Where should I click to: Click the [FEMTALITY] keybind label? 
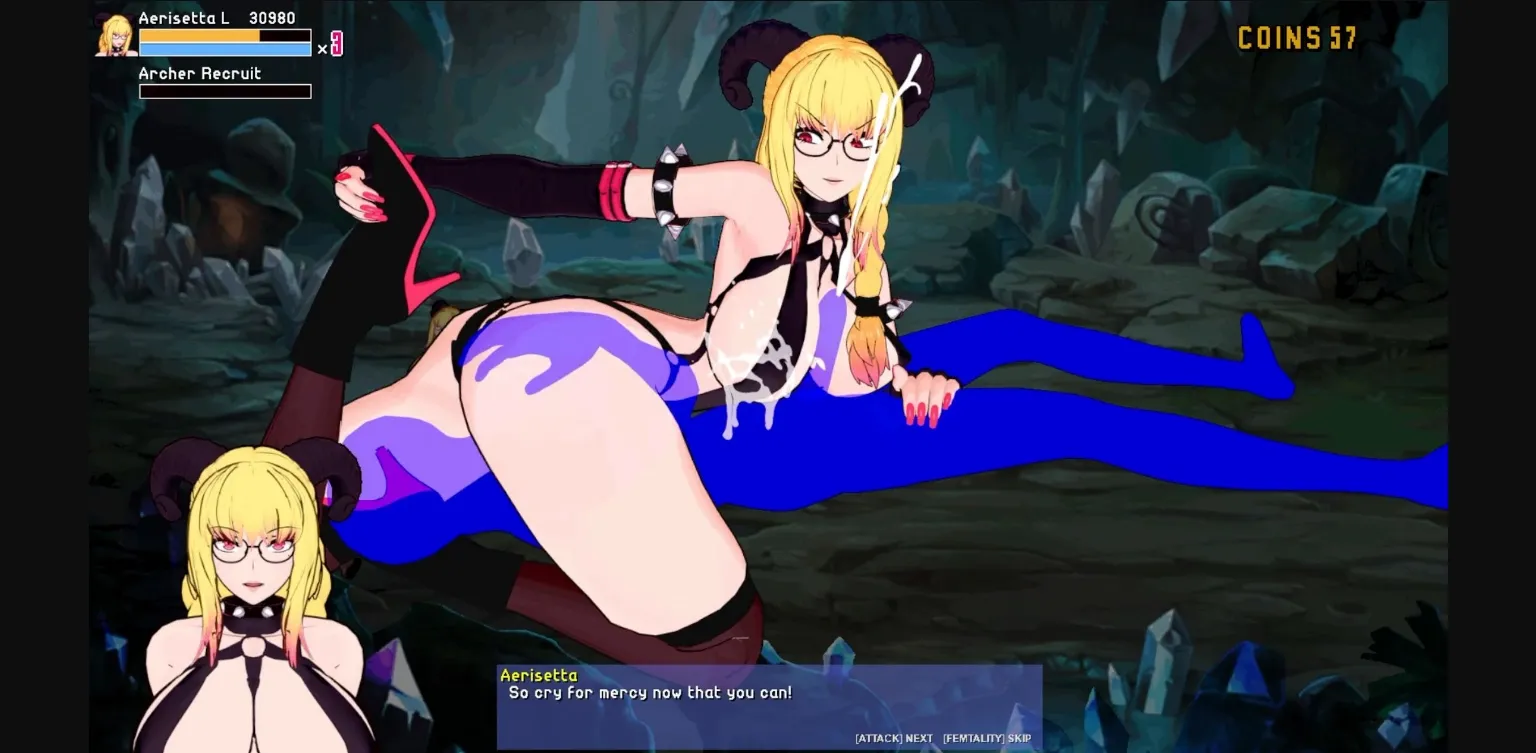(x=972, y=738)
